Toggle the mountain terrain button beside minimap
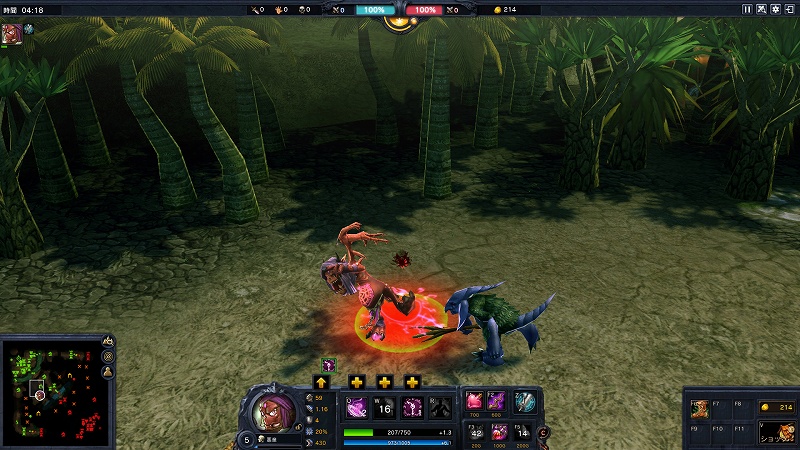 pos(108,341)
